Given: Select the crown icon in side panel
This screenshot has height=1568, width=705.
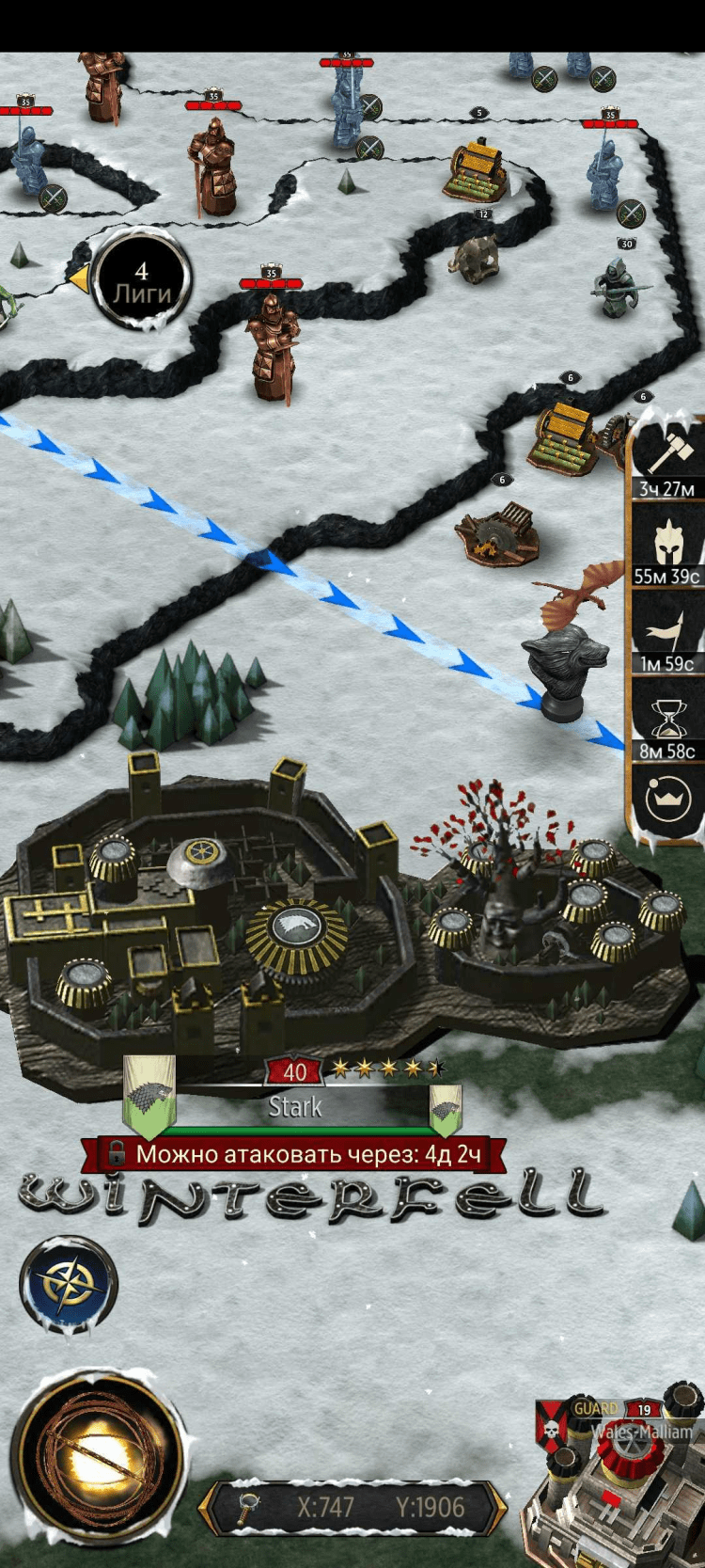Looking at the screenshot, I should [667, 800].
